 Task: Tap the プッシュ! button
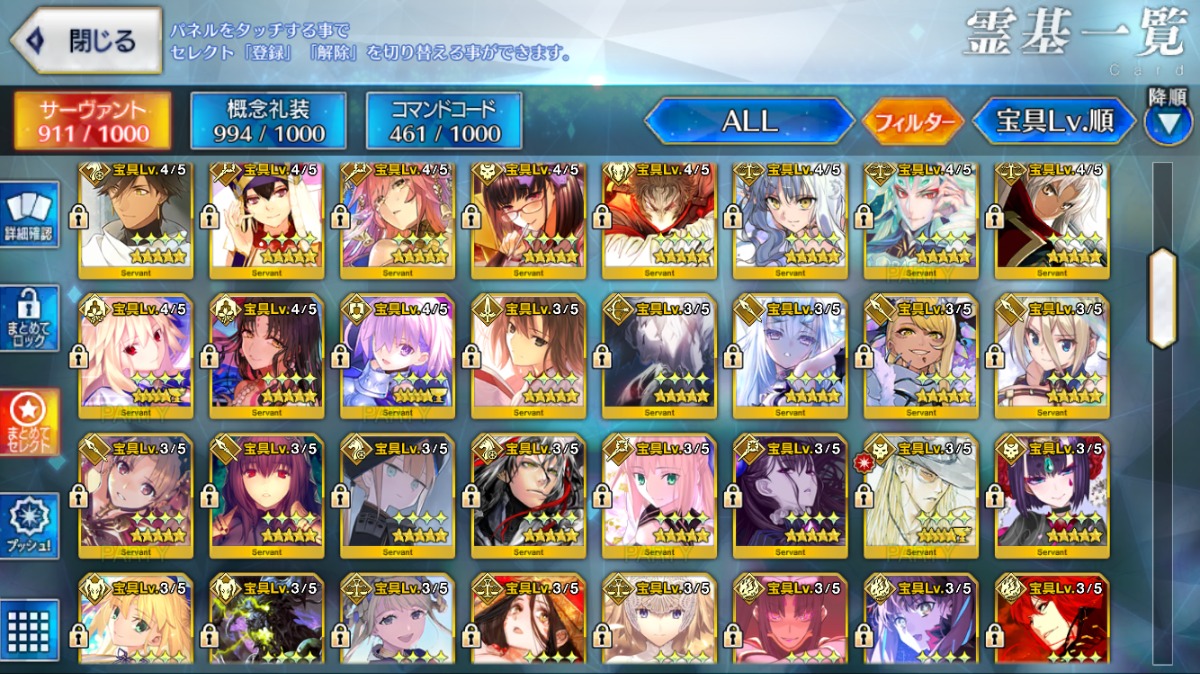(32, 526)
